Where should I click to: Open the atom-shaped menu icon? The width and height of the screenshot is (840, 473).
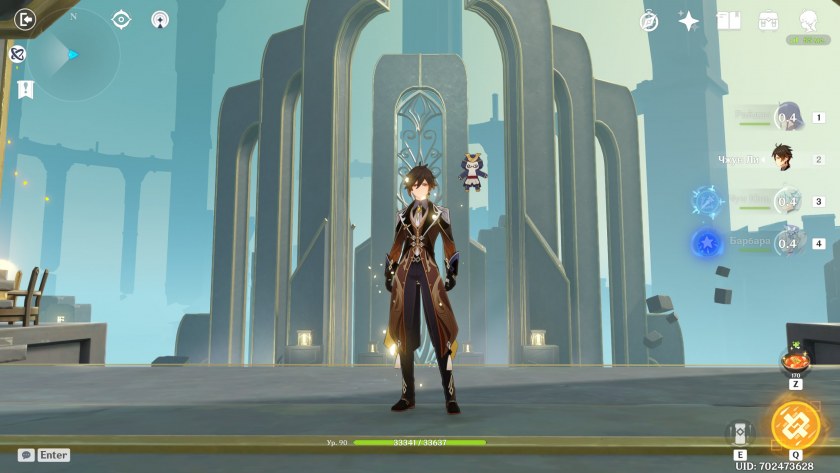coord(17,54)
